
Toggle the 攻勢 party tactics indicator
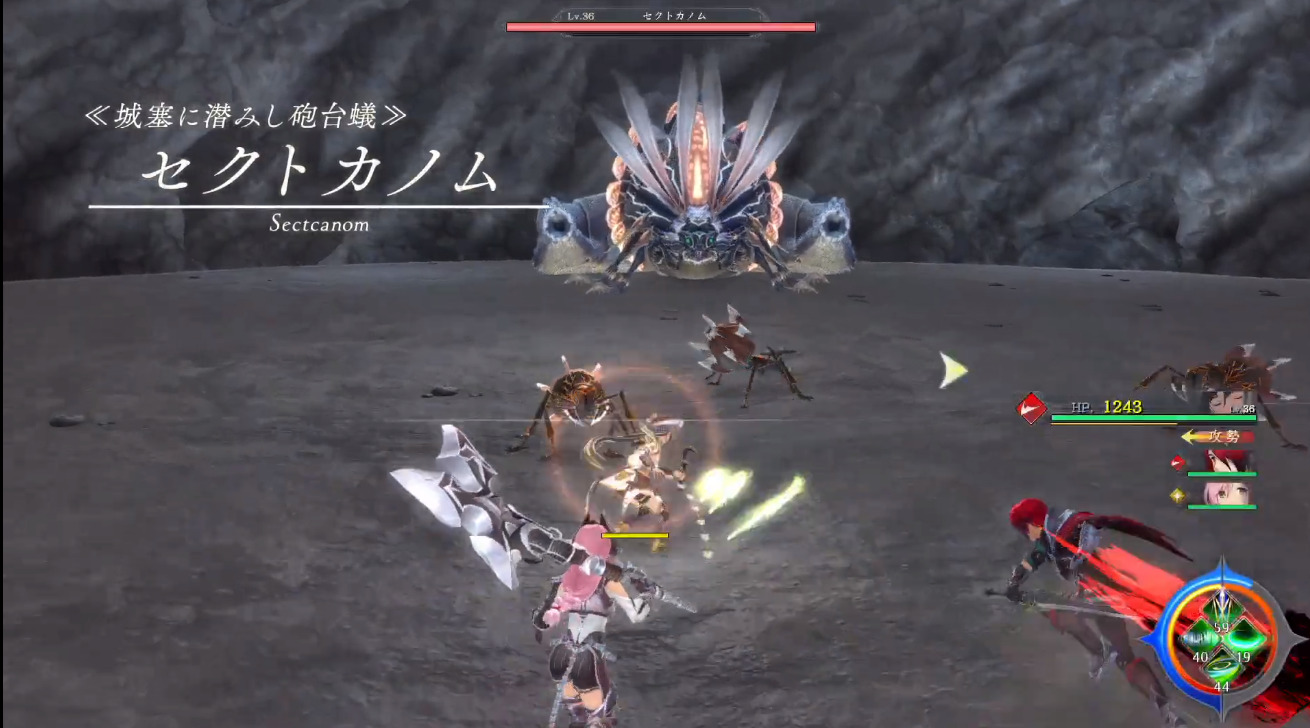tap(1219, 436)
